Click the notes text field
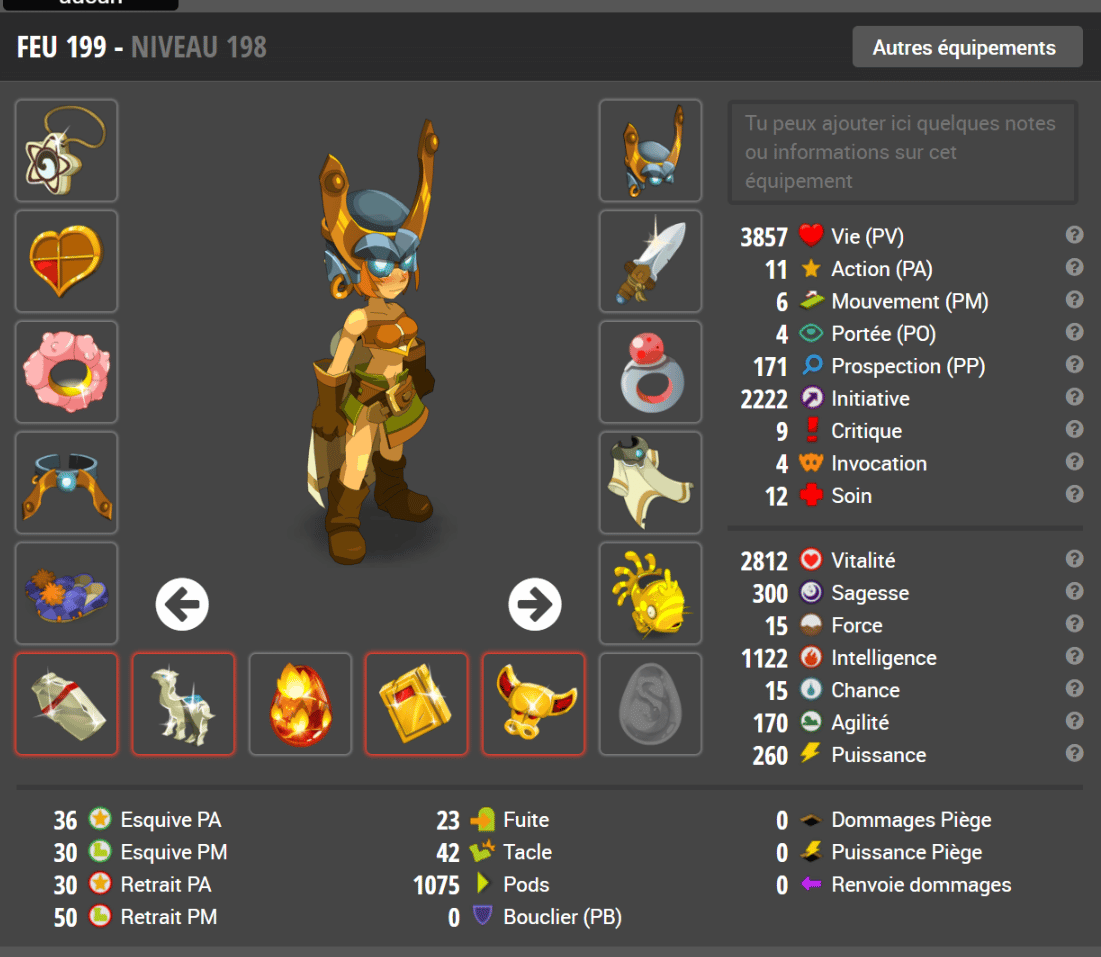Viewport: 1101px width, 957px height. pyautogui.click(x=902, y=152)
